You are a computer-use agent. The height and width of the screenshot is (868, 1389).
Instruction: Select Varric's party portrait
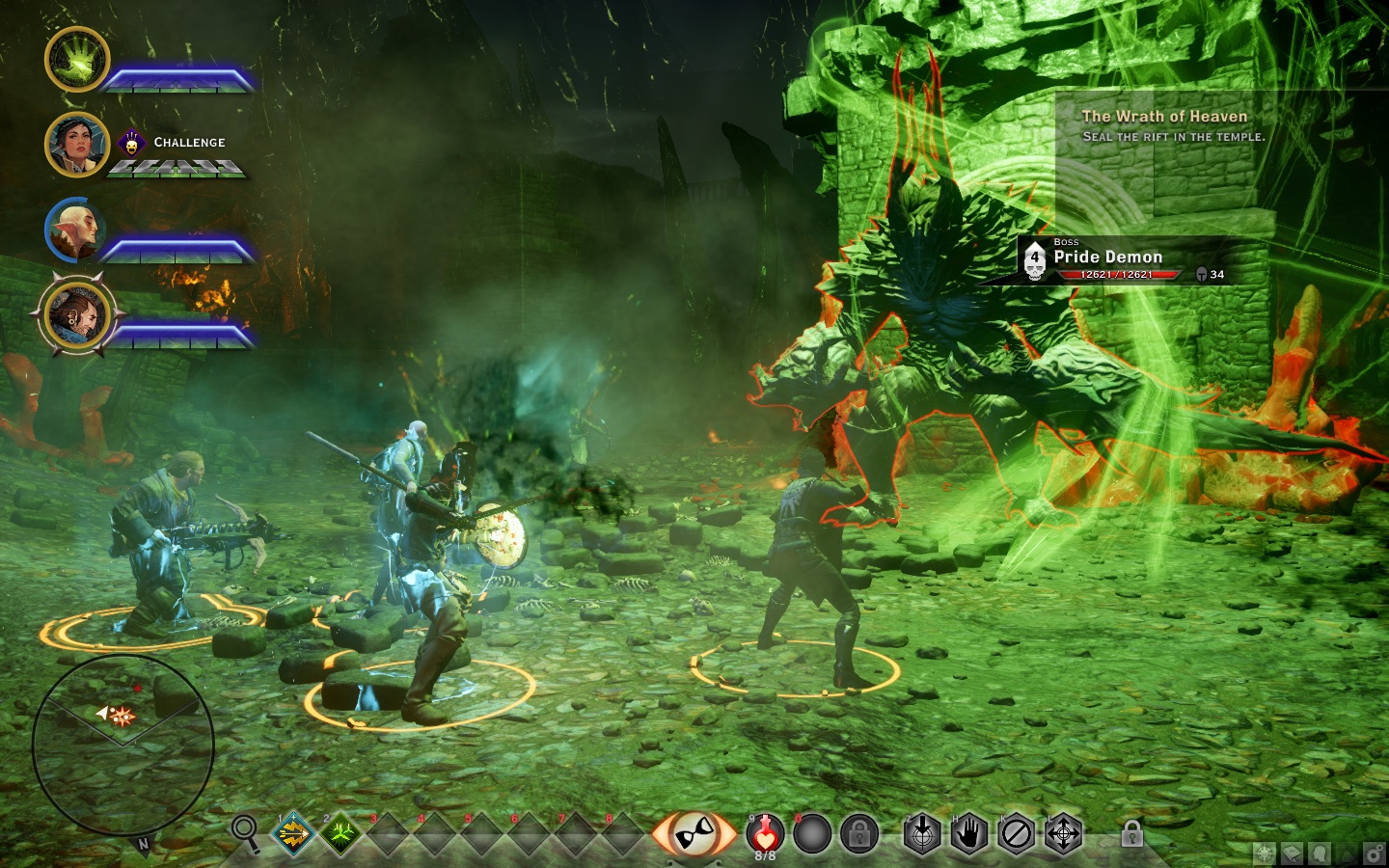click(x=77, y=314)
